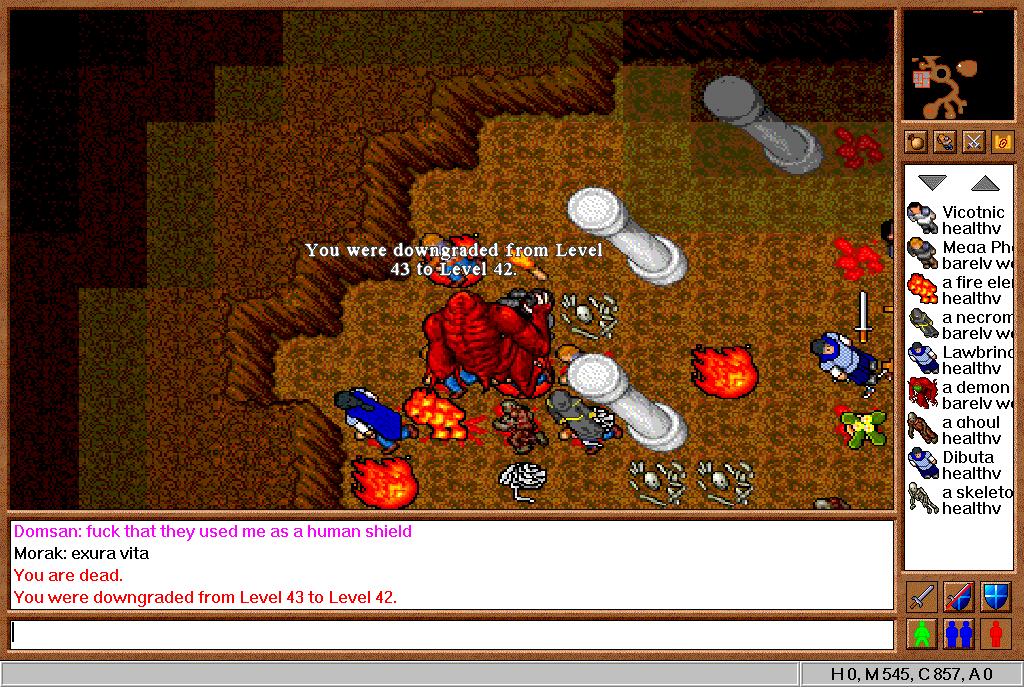1024x687 pixels.
Task: Click the chat text input field
Action: [452, 635]
